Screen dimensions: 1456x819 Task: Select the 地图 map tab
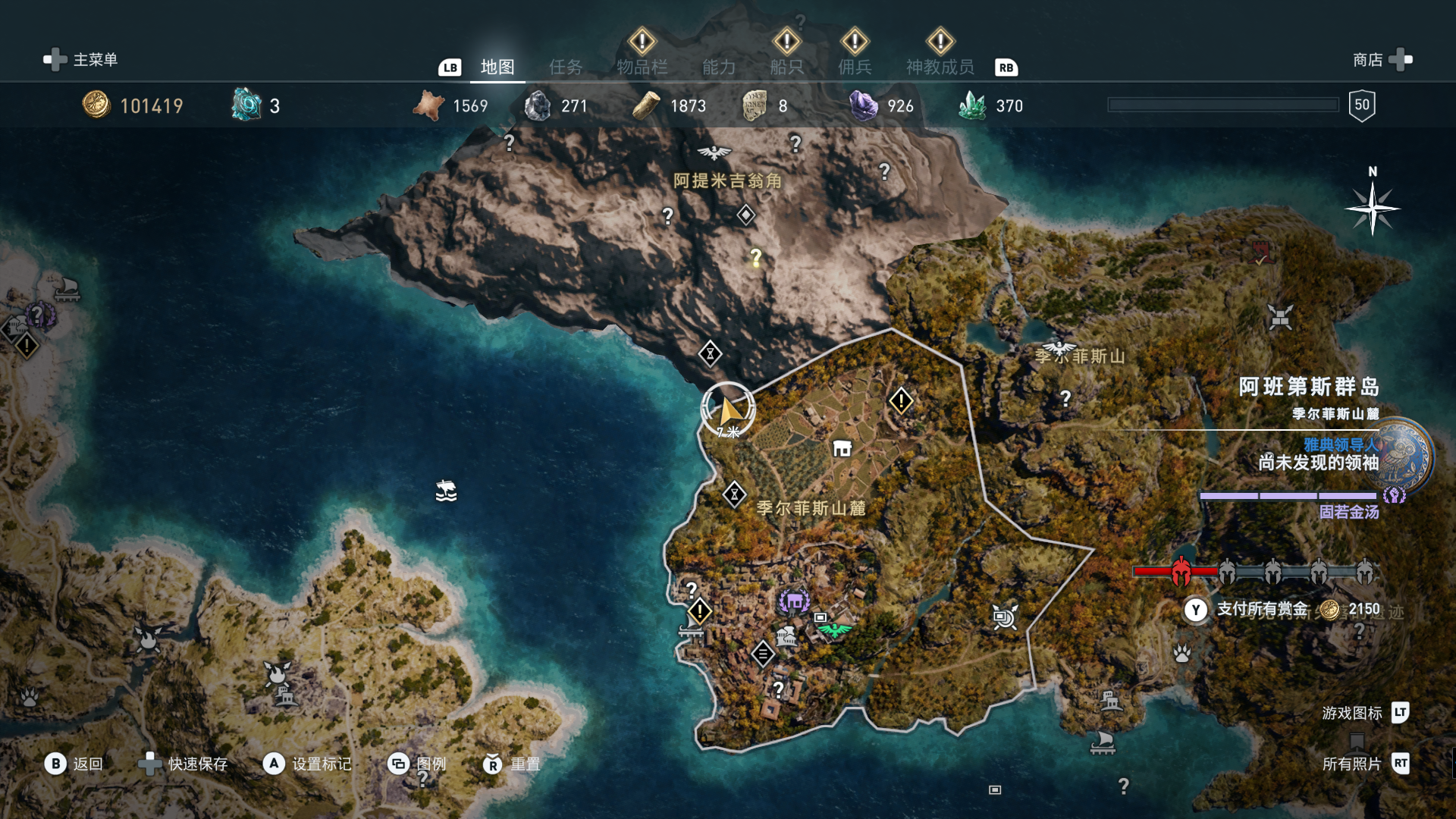coord(497,67)
